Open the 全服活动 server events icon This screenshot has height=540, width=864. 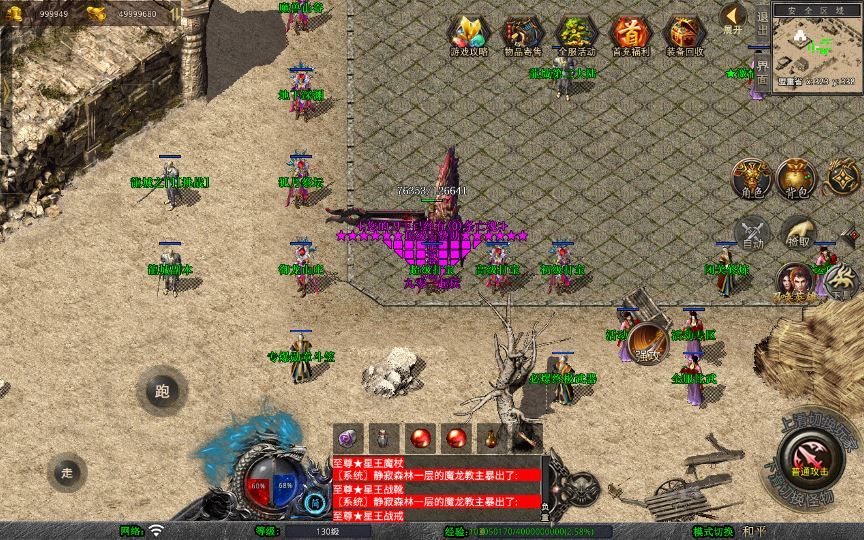576,34
